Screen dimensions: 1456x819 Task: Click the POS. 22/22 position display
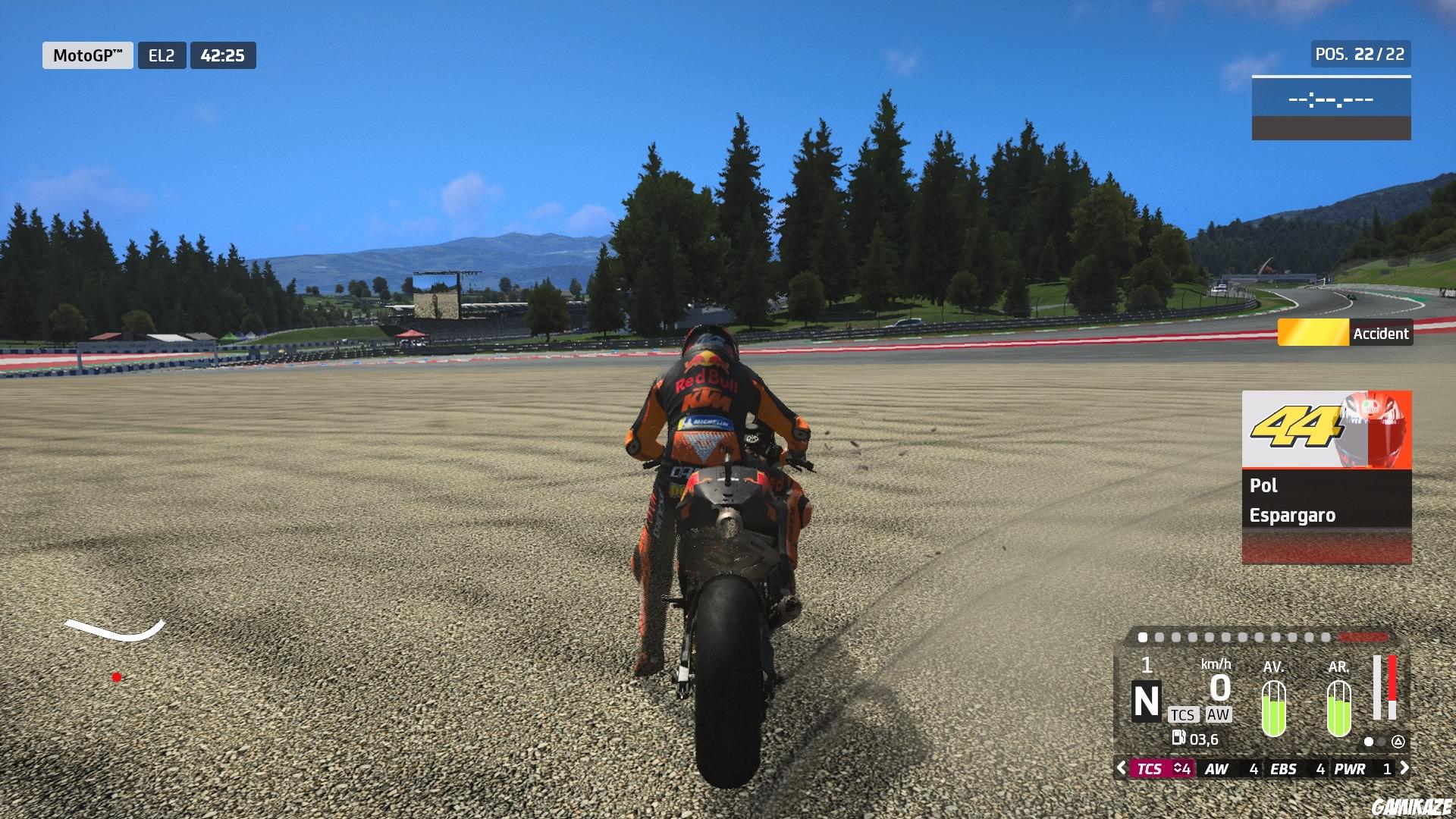click(x=1359, y=54)
